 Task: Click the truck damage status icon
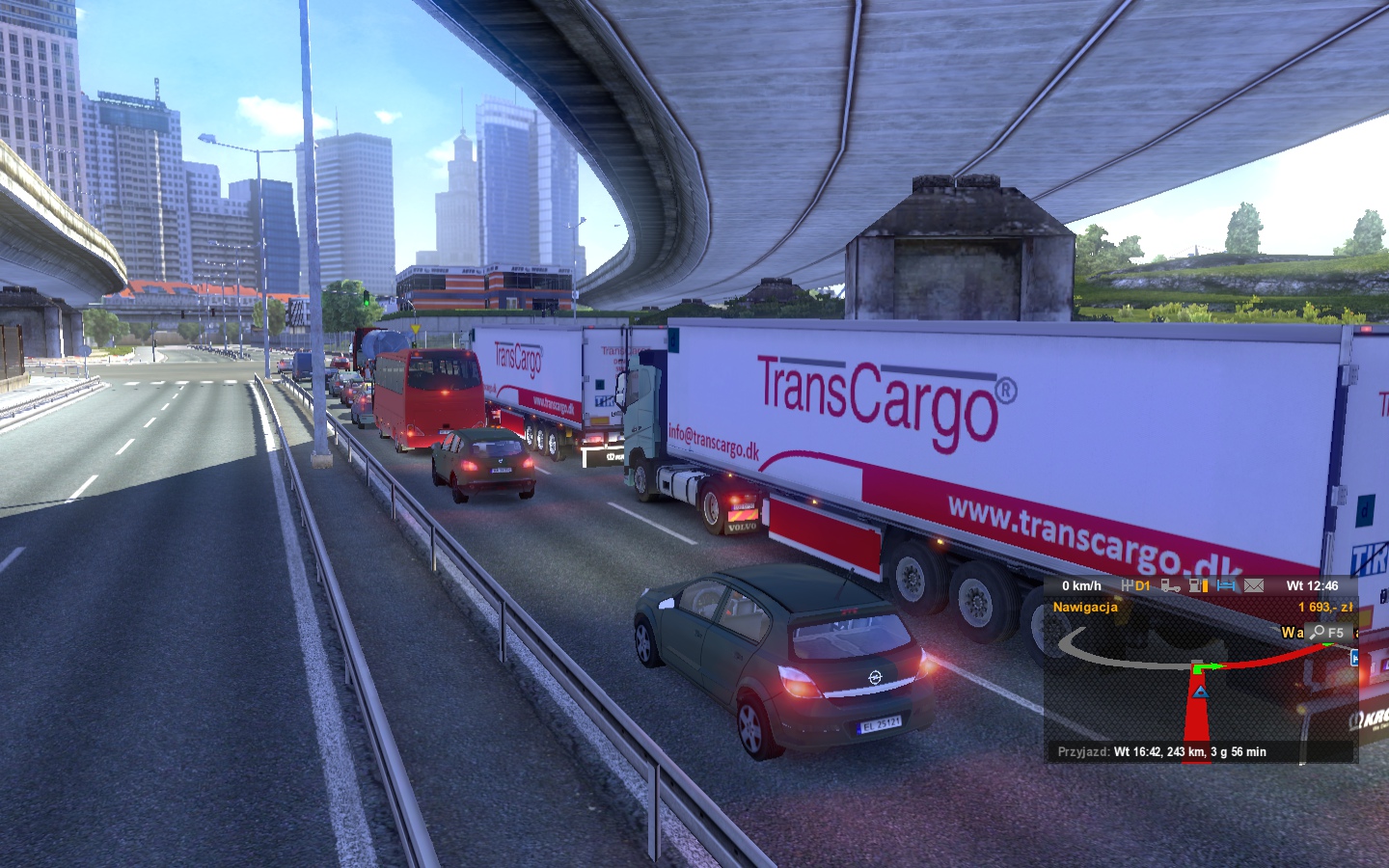tap(1170, 585)
